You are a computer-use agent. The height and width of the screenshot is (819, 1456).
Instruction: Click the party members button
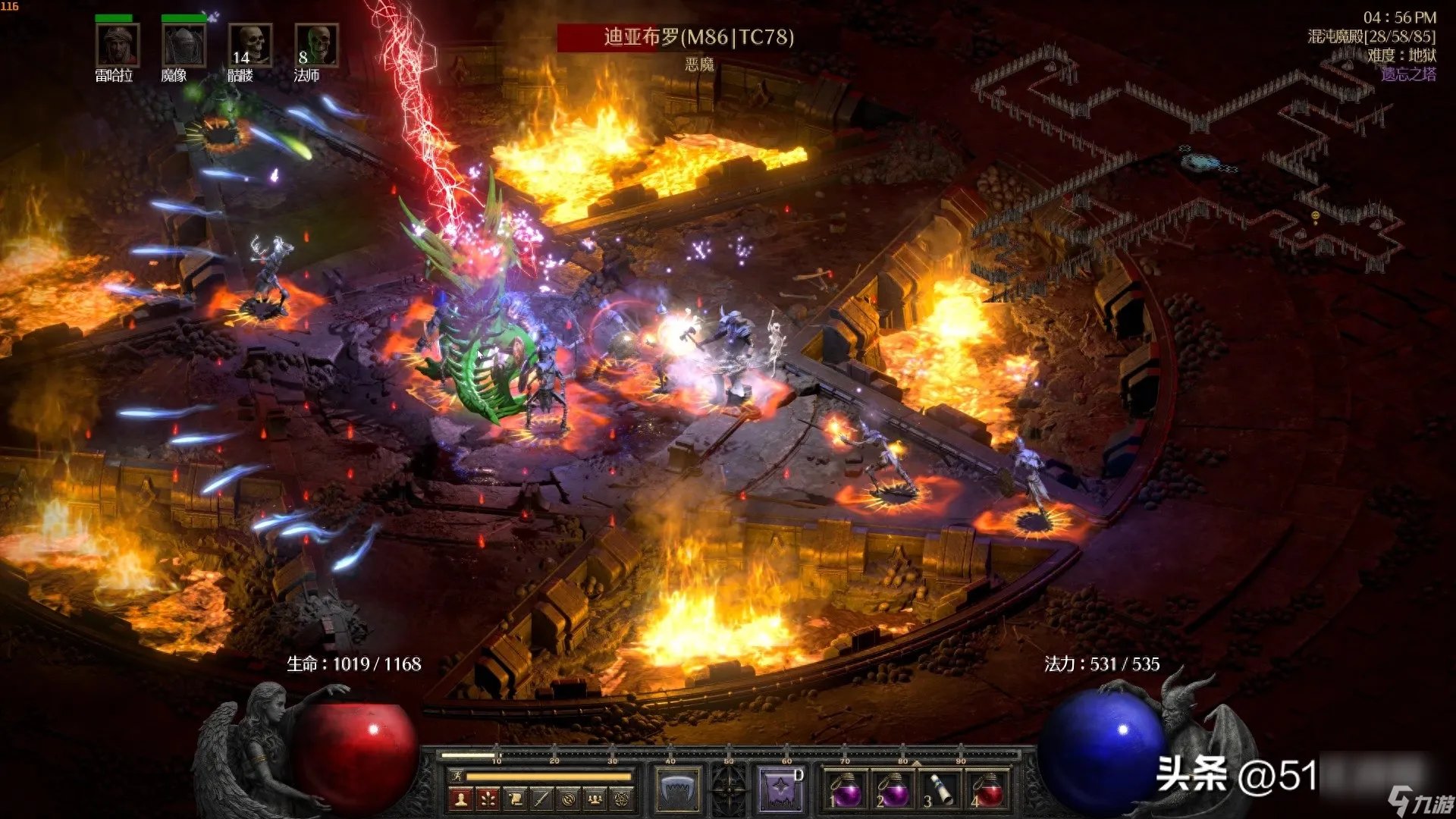click(x=595, y=799)
